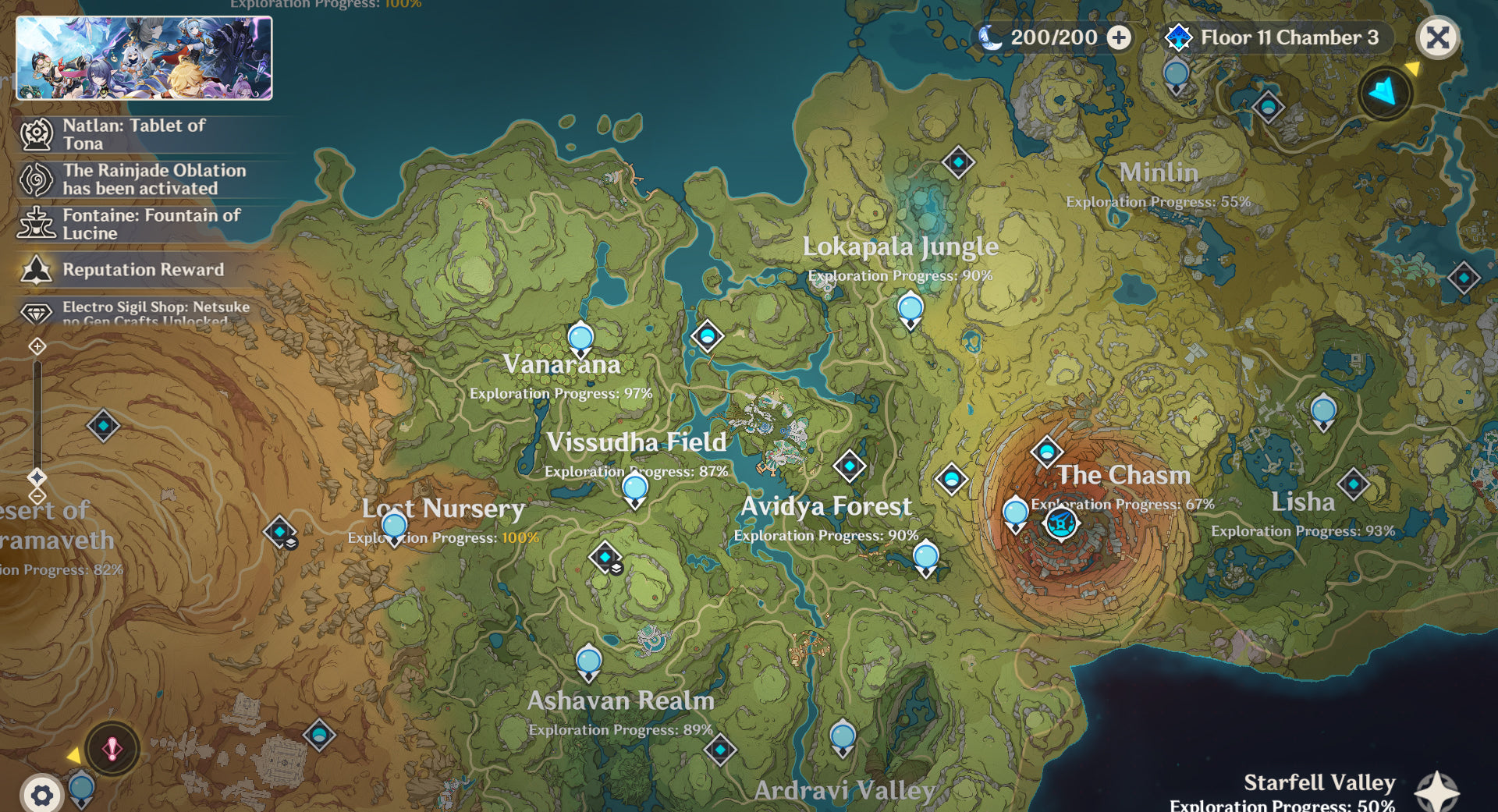Click the map zoom slider handle
1498x812 pixels.
[x=37, y=477]
